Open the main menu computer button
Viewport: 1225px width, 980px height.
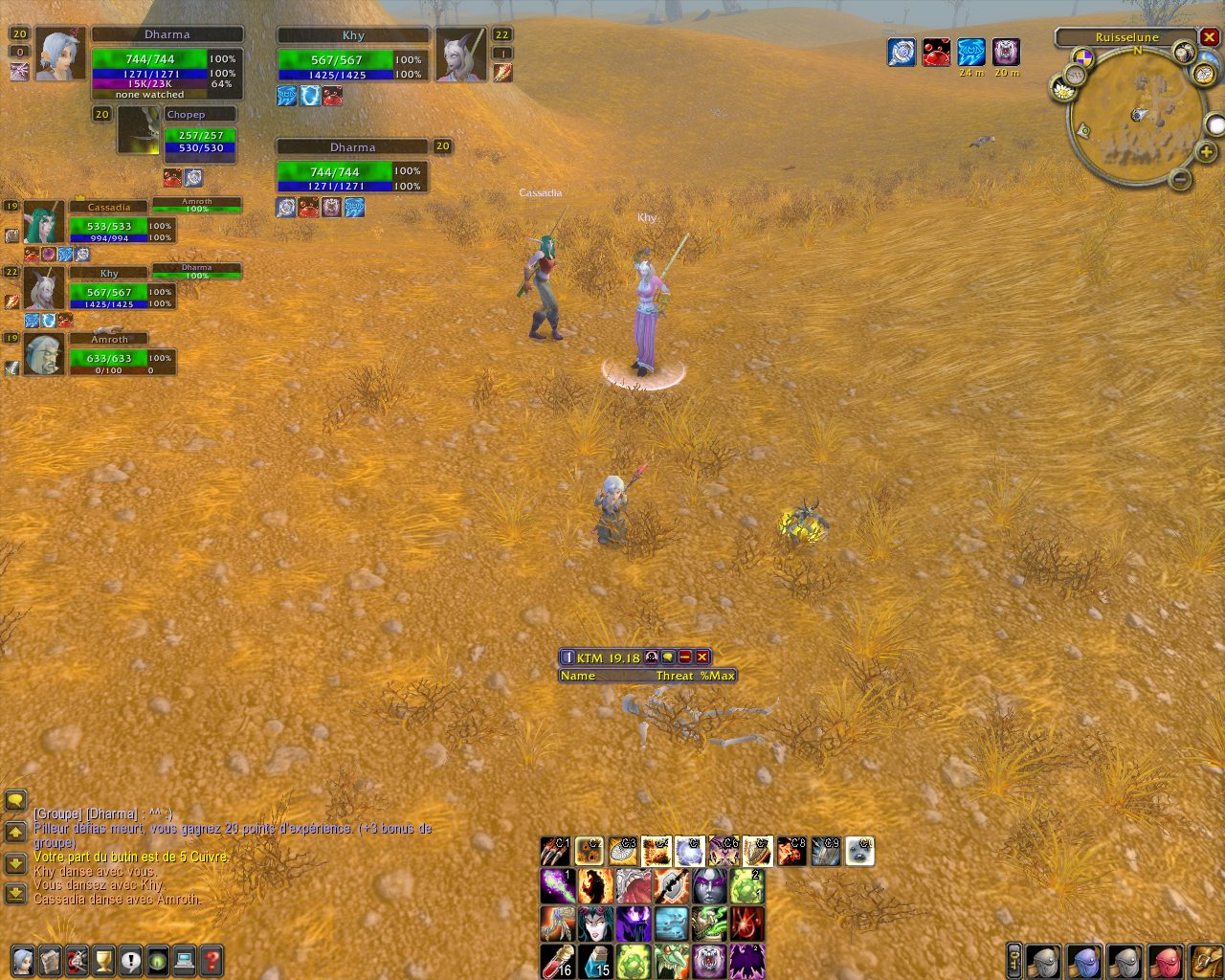pyautogui.click(x=185, y=959)
